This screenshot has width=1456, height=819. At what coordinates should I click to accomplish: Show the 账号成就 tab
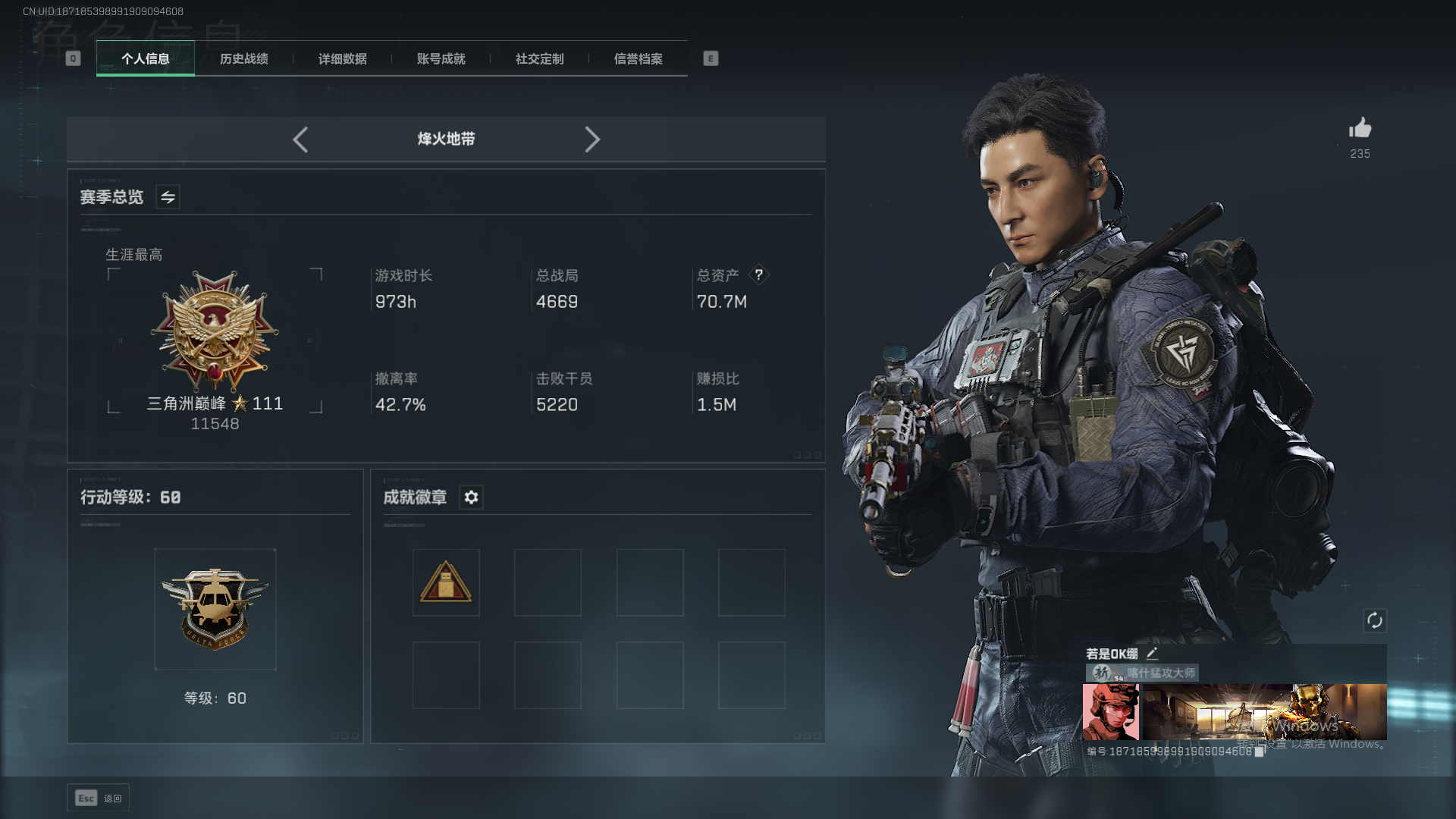[441, 58]
